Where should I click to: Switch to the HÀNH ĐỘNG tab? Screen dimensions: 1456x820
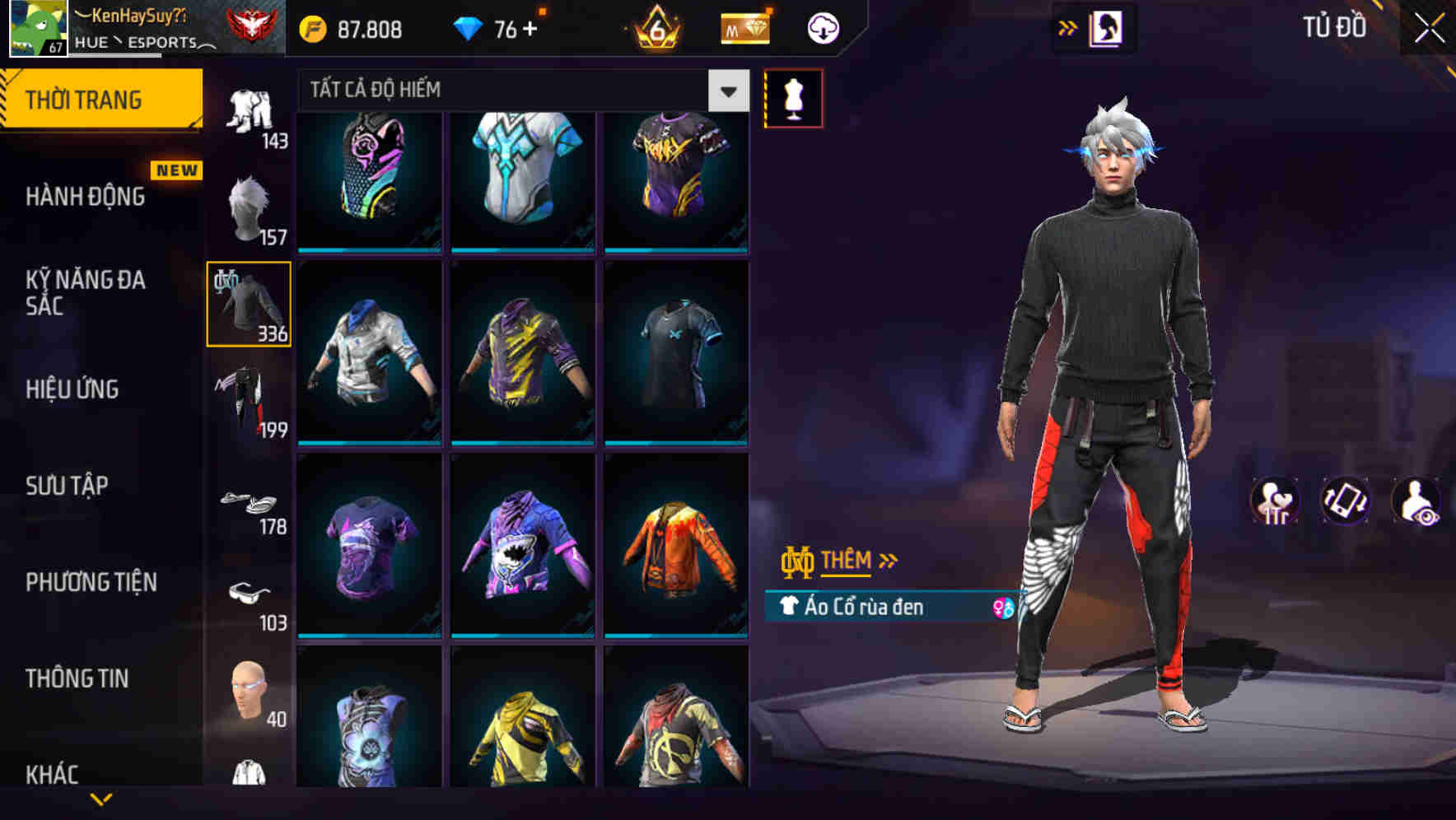(x=86, y=196)
